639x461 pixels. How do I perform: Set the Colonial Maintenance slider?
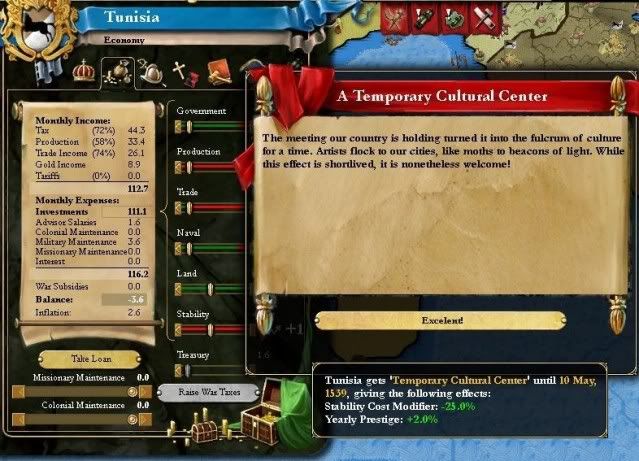click(x=80, y=420)
